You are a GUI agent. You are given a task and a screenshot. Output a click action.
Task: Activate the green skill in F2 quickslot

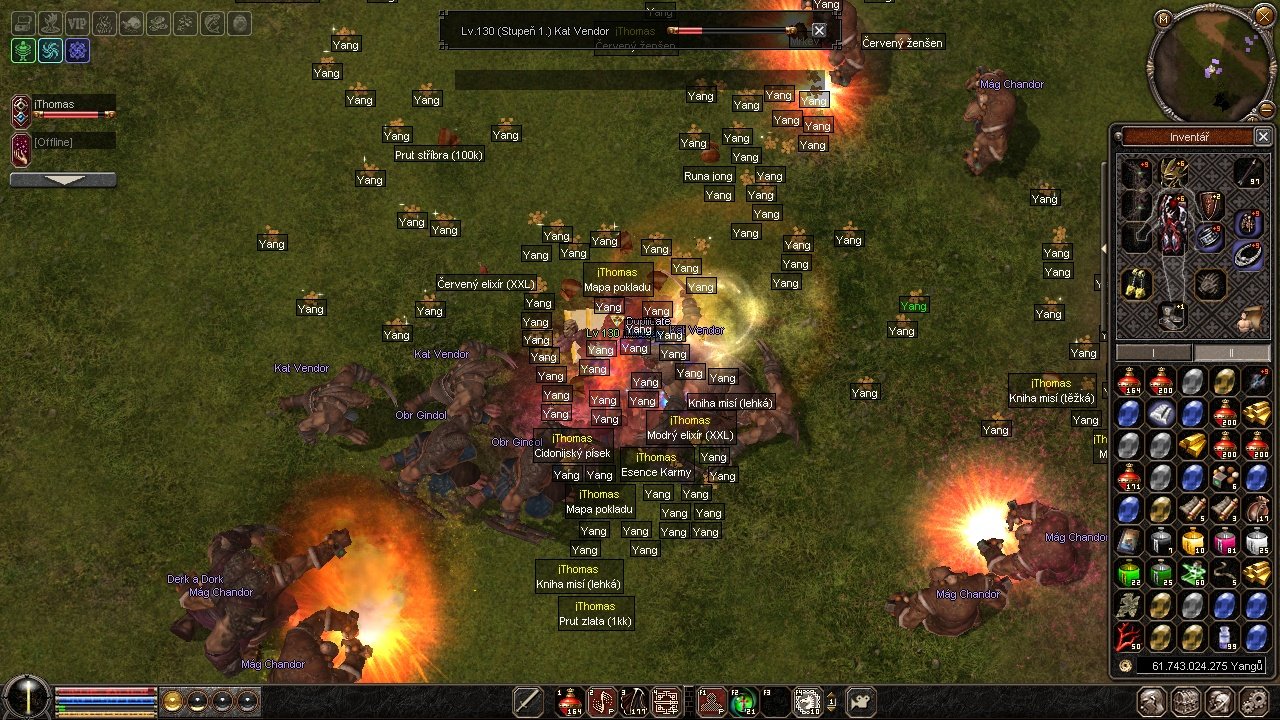click(x=742, y=701)
